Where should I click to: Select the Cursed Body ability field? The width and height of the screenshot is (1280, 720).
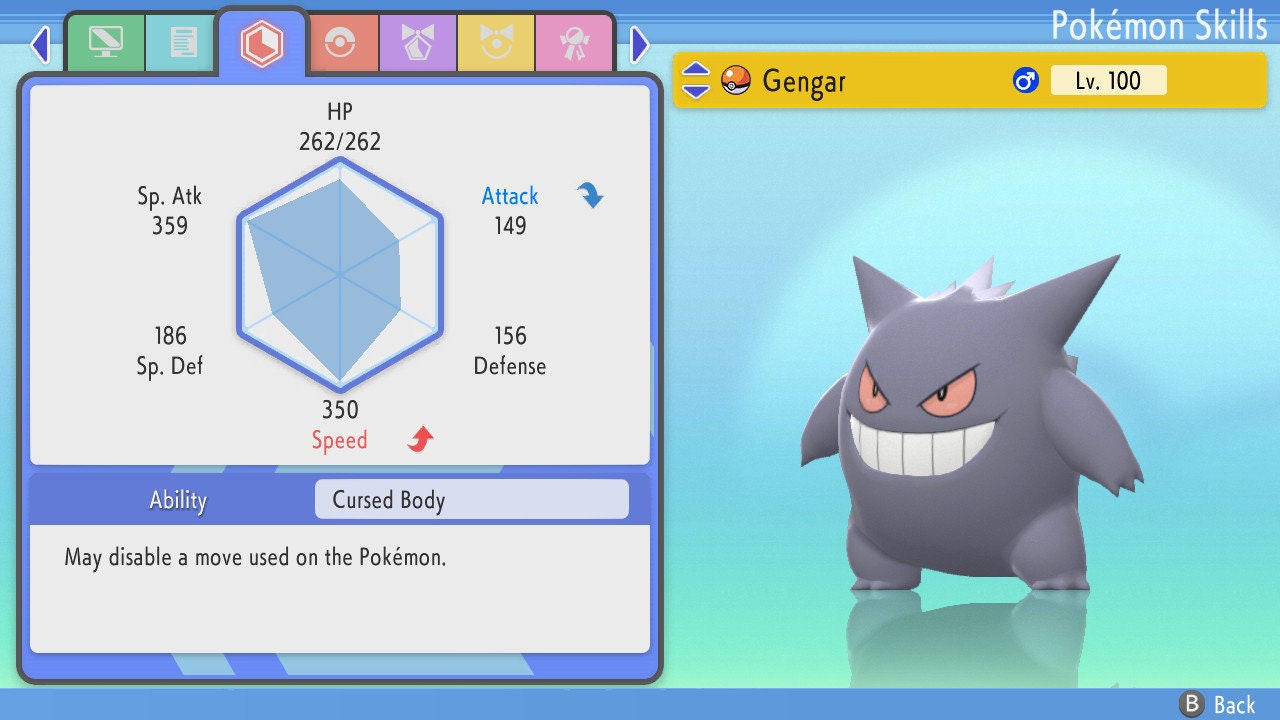tap(471, 500)
